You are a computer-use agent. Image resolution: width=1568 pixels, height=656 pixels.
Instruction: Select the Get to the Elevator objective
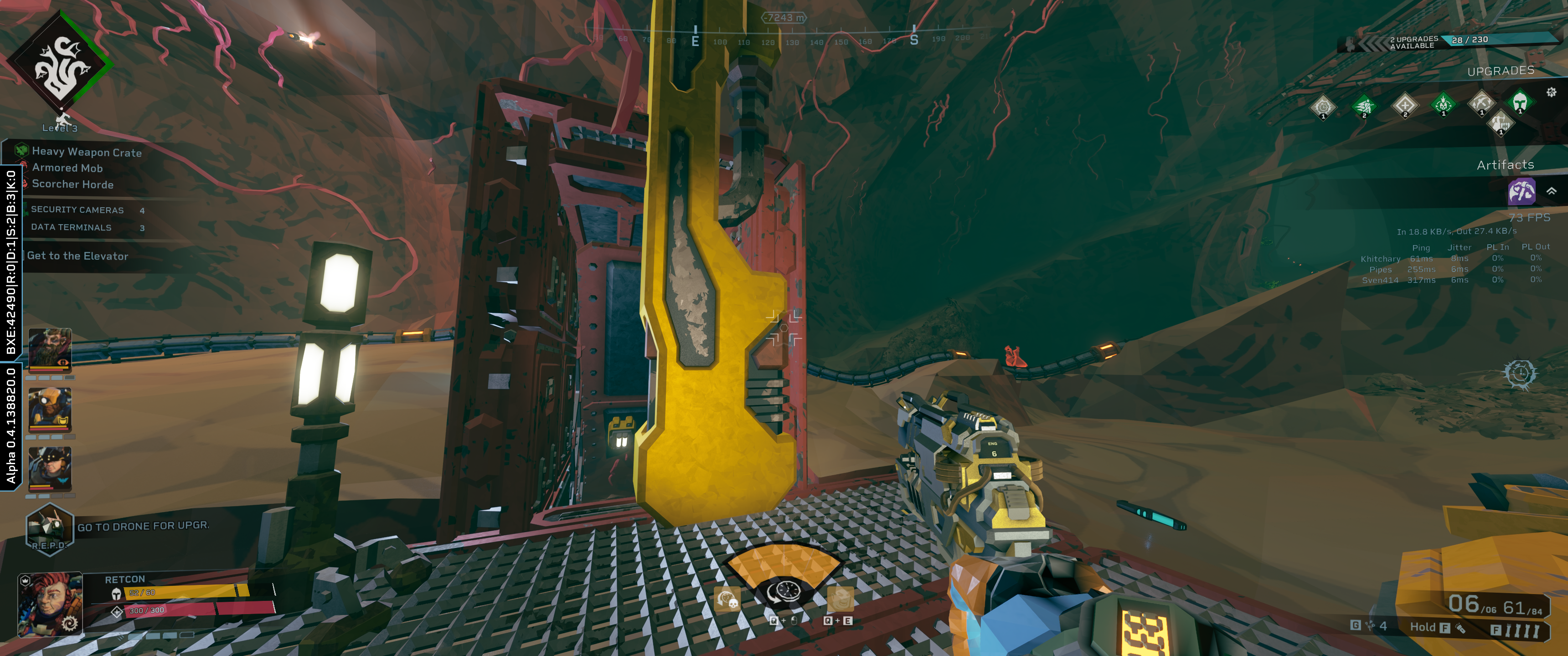click(x=77, y=256)
